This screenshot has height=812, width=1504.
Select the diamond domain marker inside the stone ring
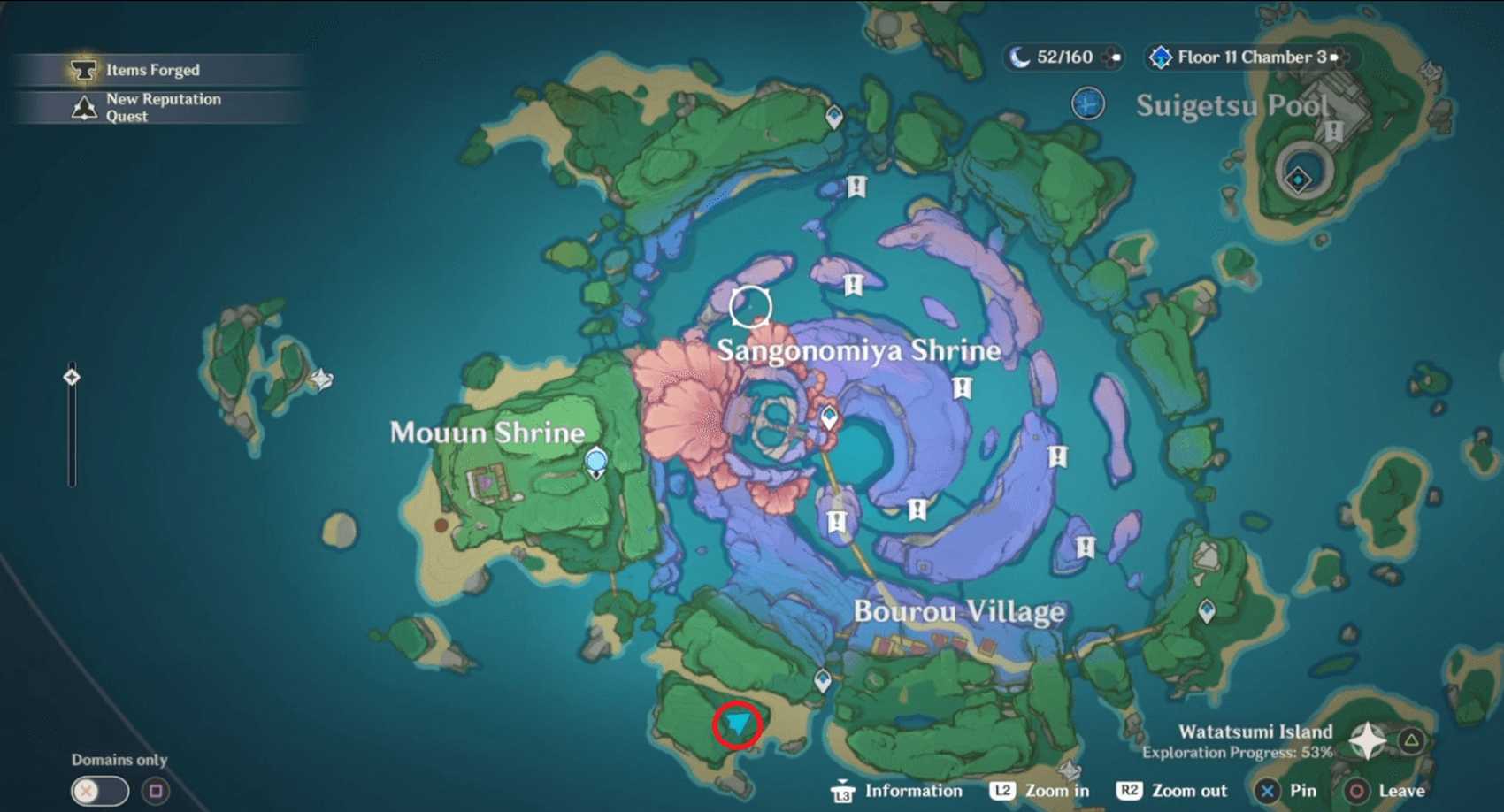pos(1298,180)
